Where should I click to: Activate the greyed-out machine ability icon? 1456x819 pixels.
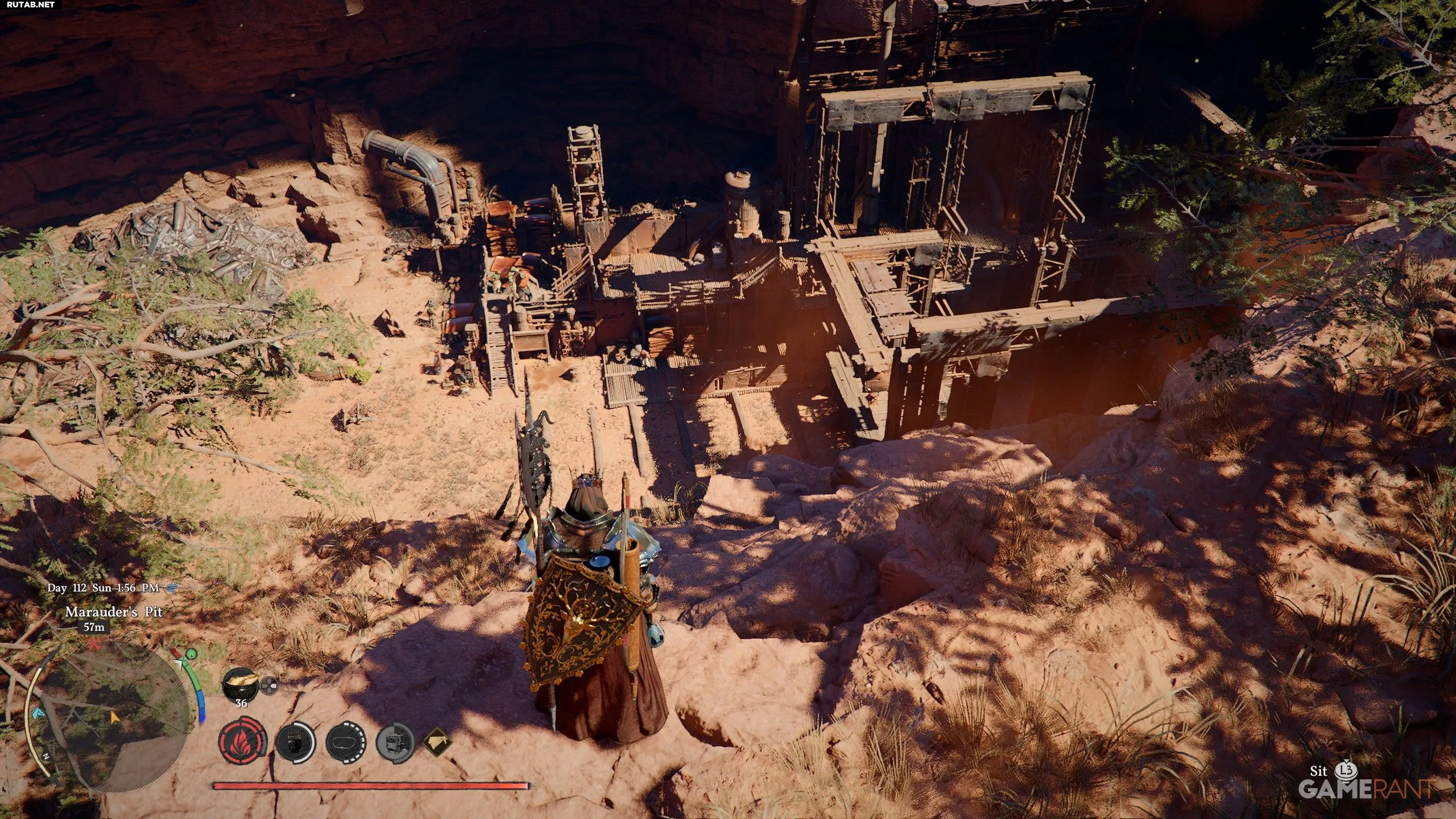coord(395,743)
